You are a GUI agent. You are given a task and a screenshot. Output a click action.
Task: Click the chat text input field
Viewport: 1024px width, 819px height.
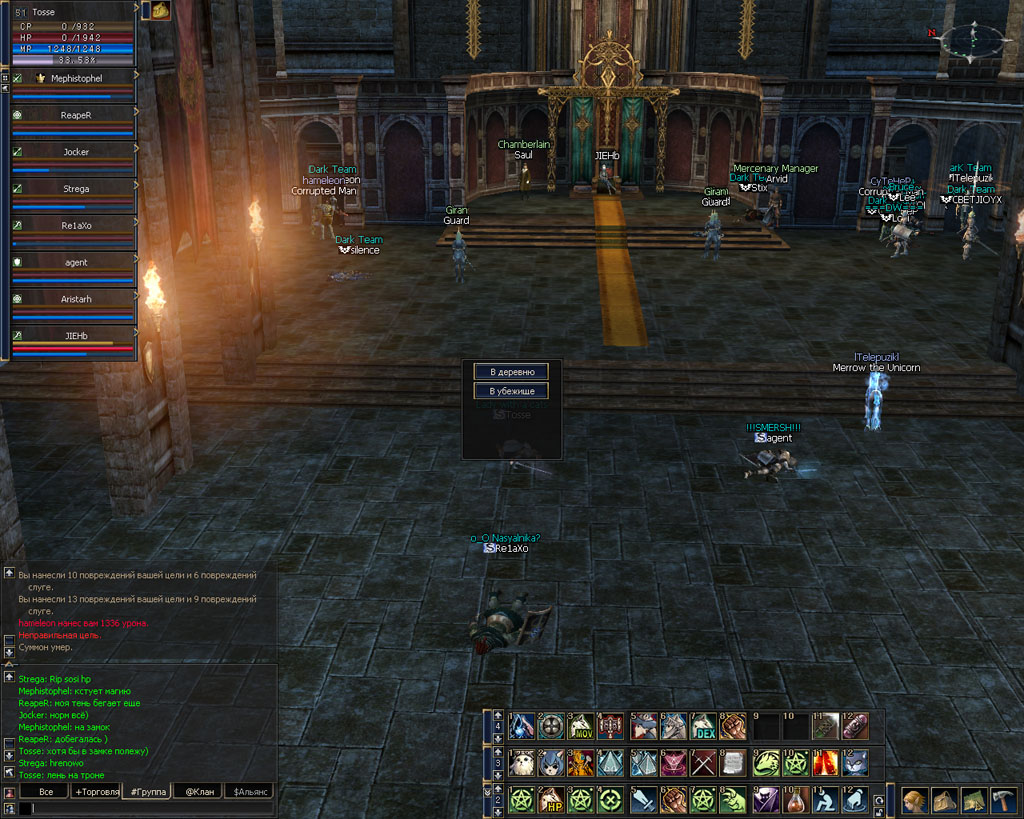point(150,808)
